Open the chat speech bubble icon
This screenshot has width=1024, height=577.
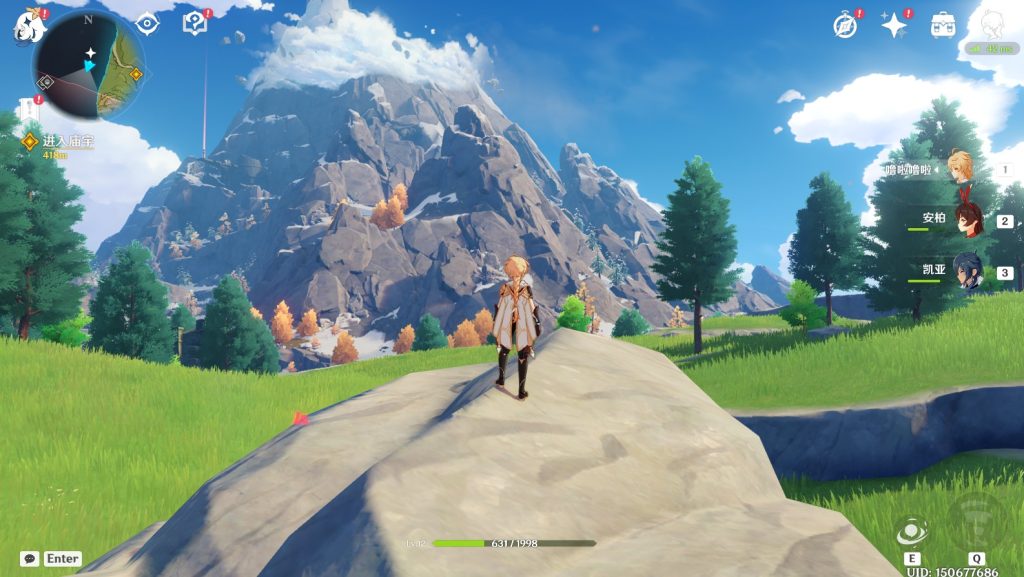click(30, 559)
